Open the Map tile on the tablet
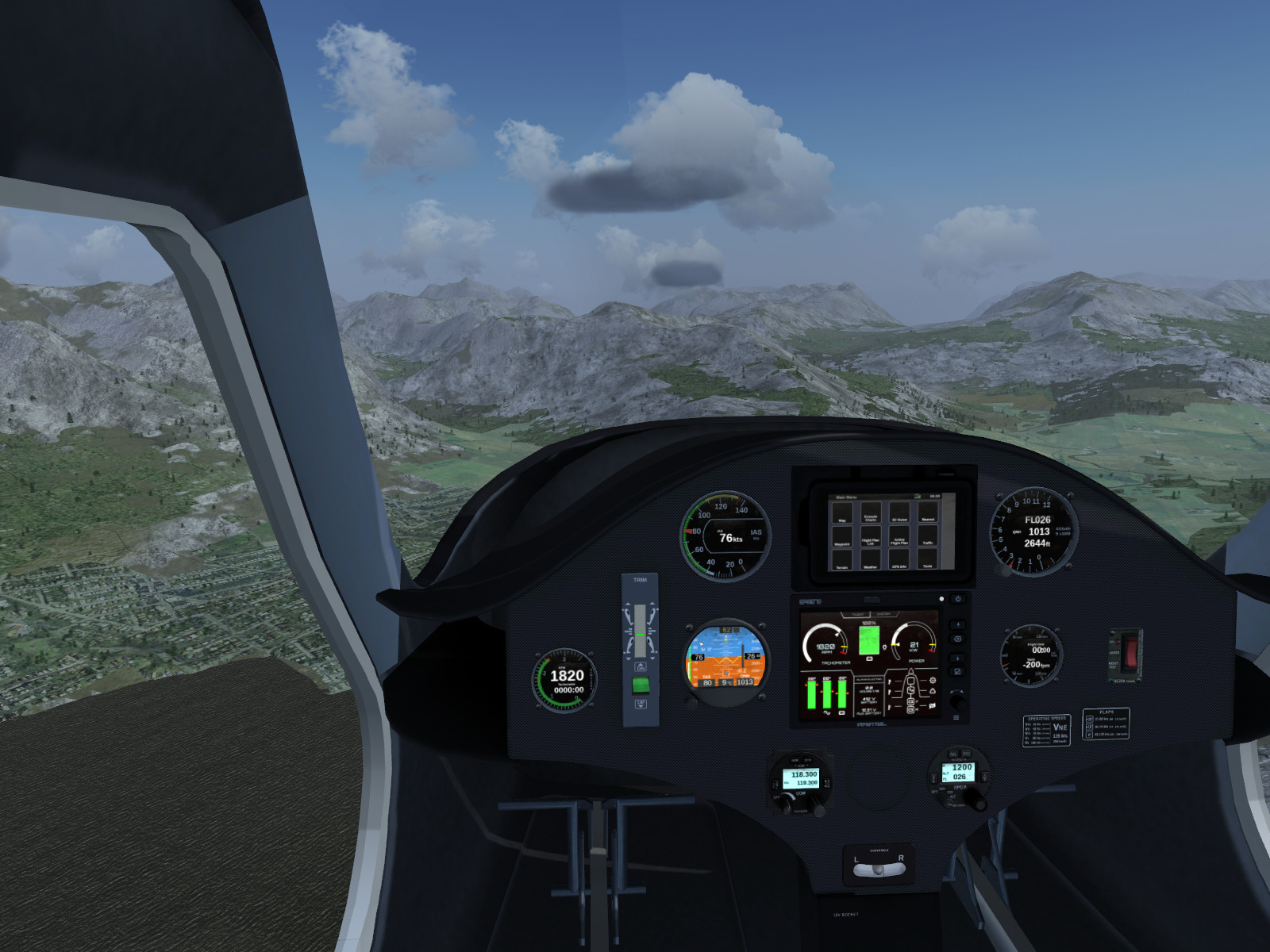The height and width of the screenshot is (952, 1270). 842,513
